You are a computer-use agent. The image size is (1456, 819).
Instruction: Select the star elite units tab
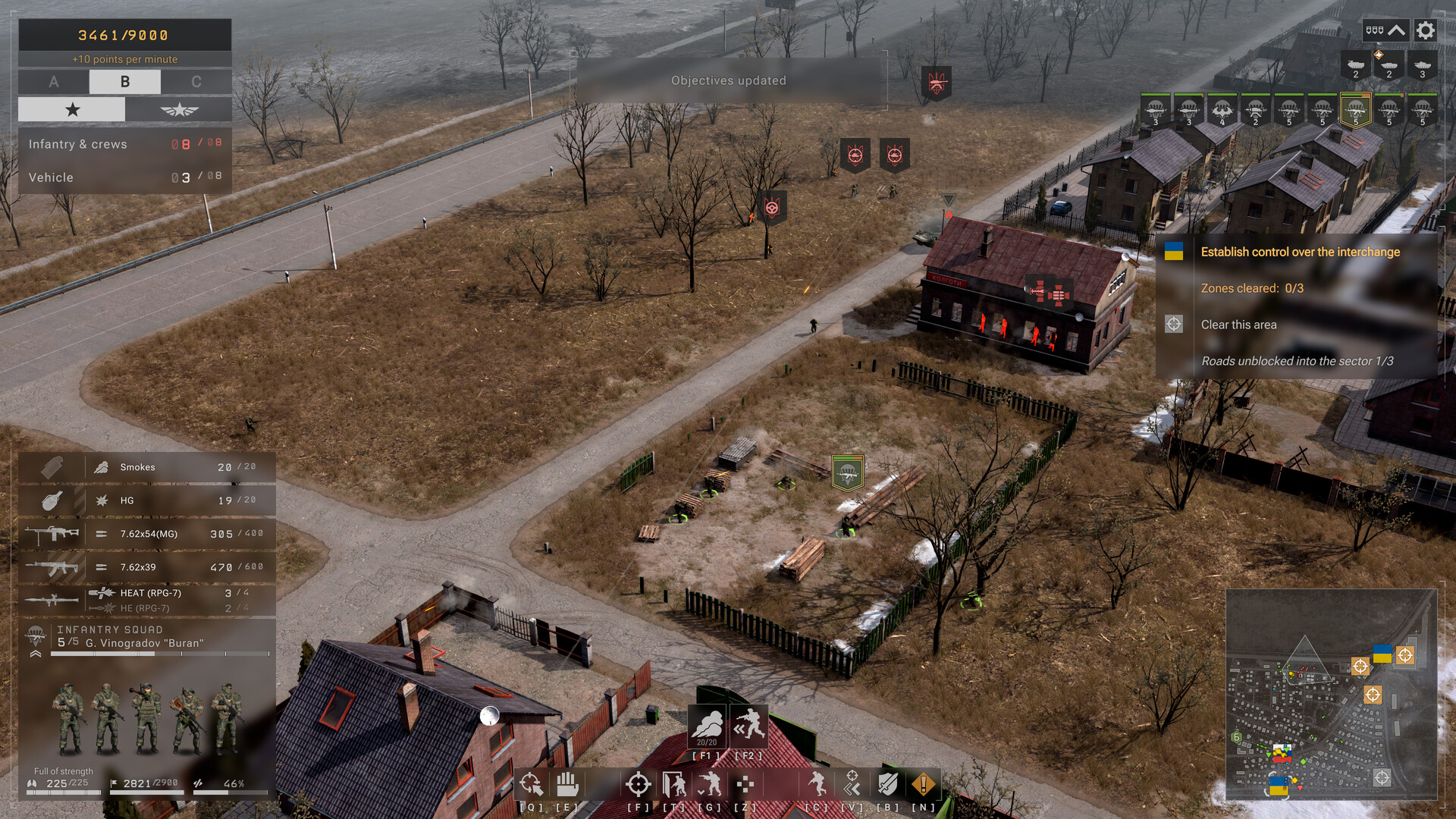(x=72, y=109)
